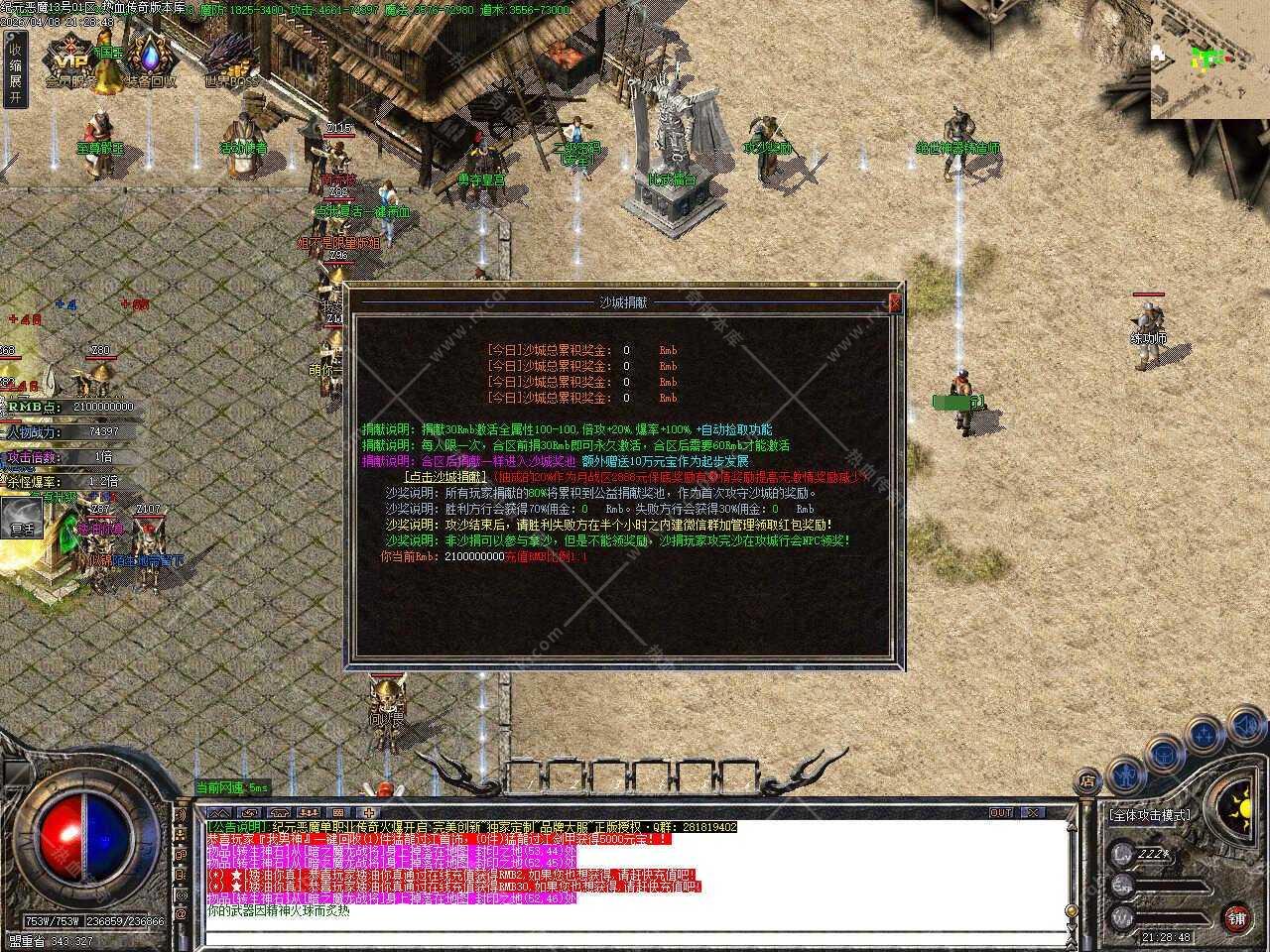Open the minimap in the corner
The width and height of the screenshot is (1270, 952).
(x=1209, y=59)
